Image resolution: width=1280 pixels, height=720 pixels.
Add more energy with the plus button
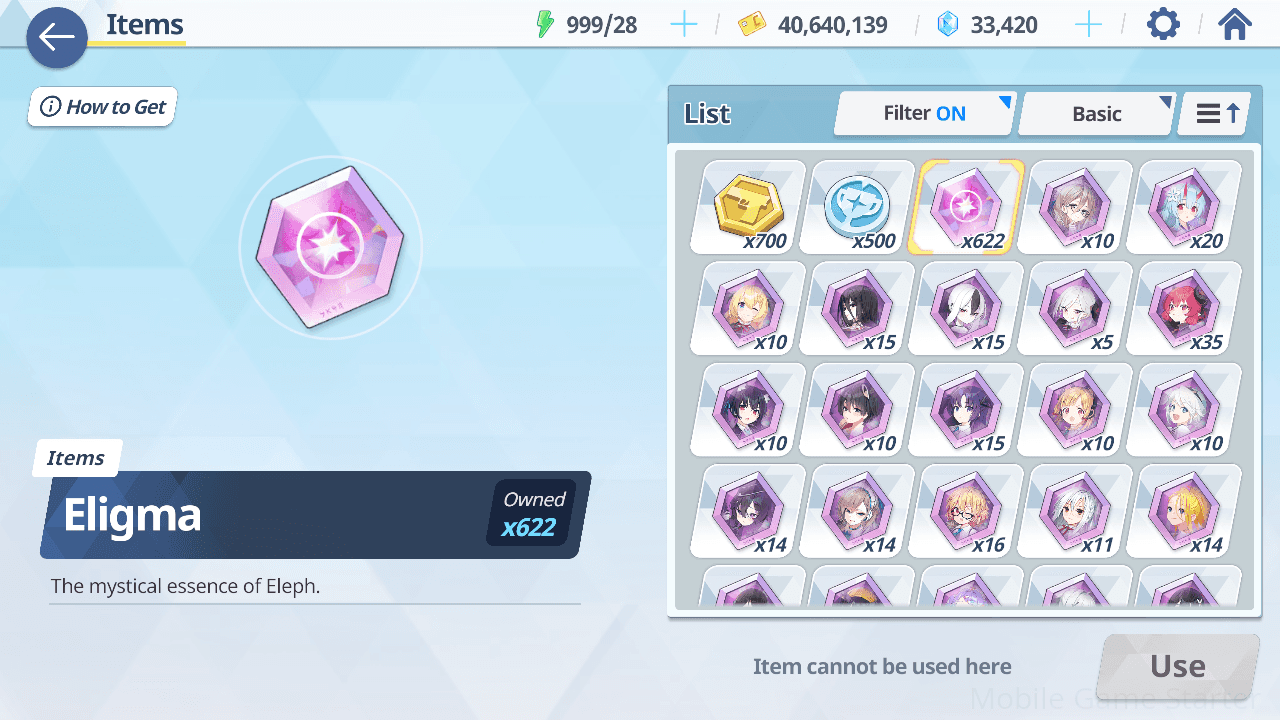click(x=684, y=25)
